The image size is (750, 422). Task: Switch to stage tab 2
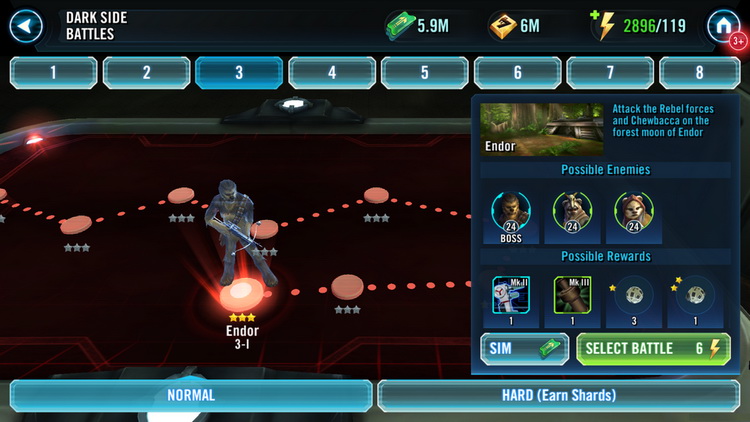pyautogui.click(x=146, y=72)
